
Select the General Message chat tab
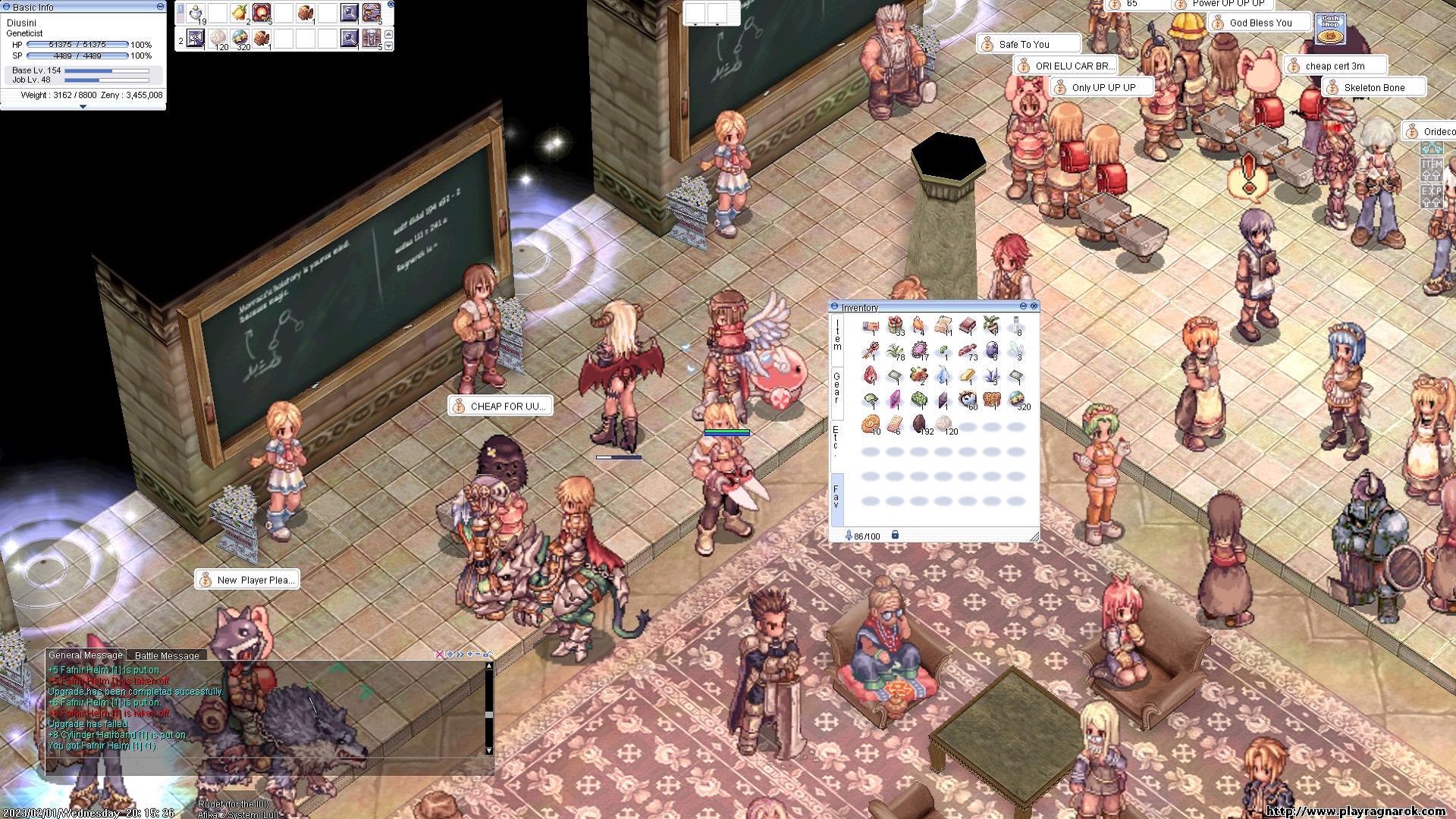pos(85,655)
